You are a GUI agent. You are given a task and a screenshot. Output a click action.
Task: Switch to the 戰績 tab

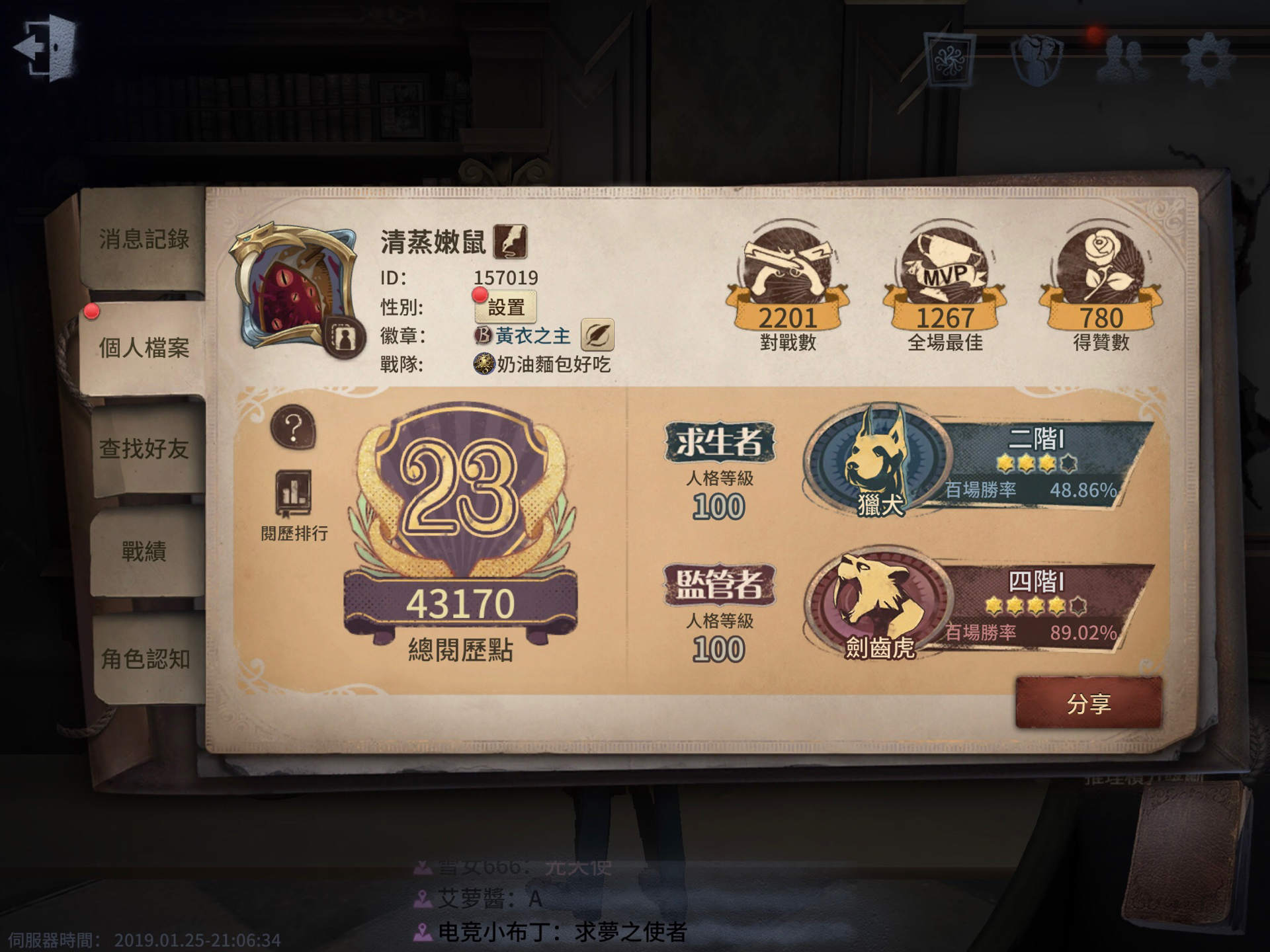coord(144,550)
